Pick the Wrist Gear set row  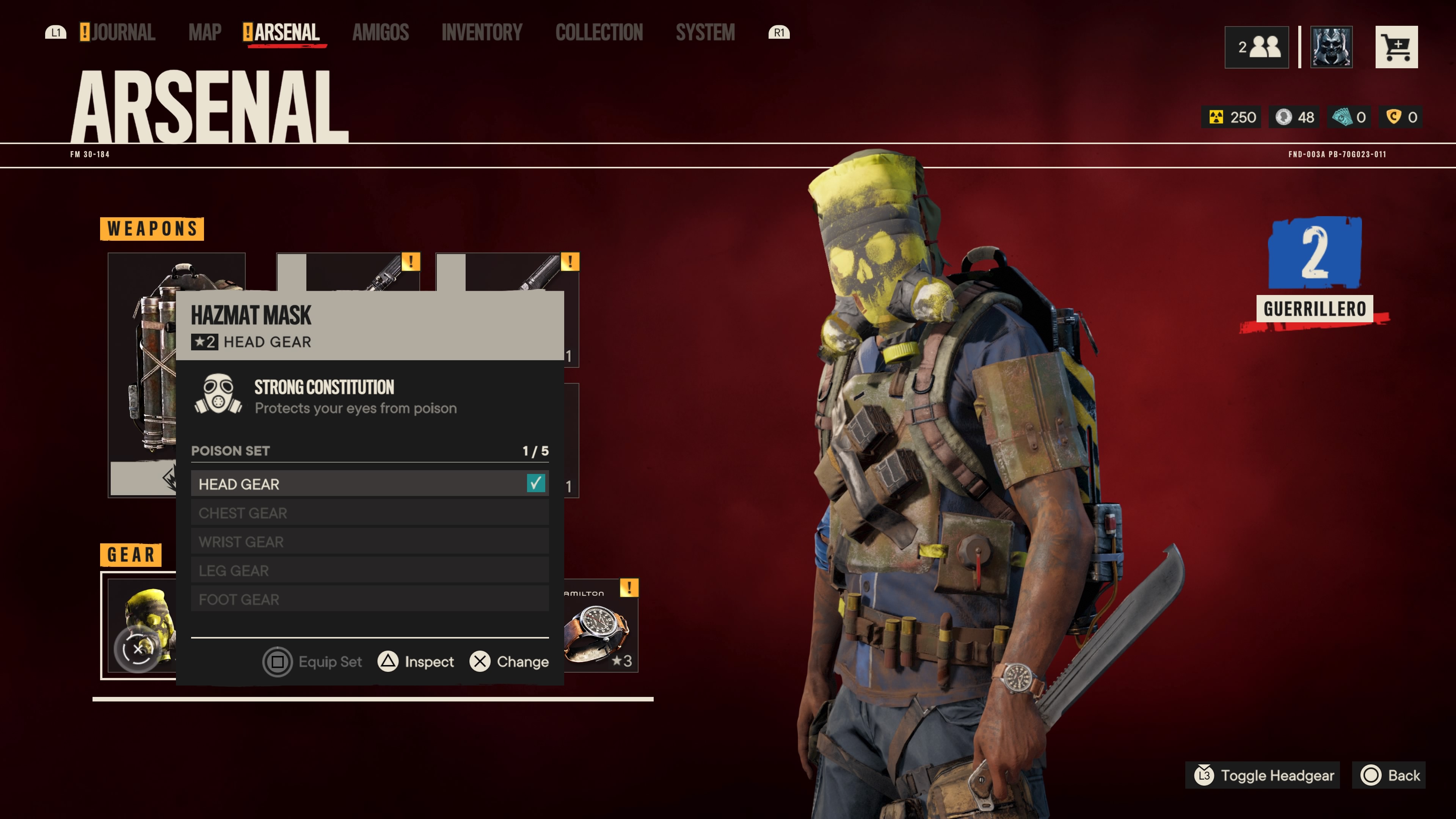370,541
